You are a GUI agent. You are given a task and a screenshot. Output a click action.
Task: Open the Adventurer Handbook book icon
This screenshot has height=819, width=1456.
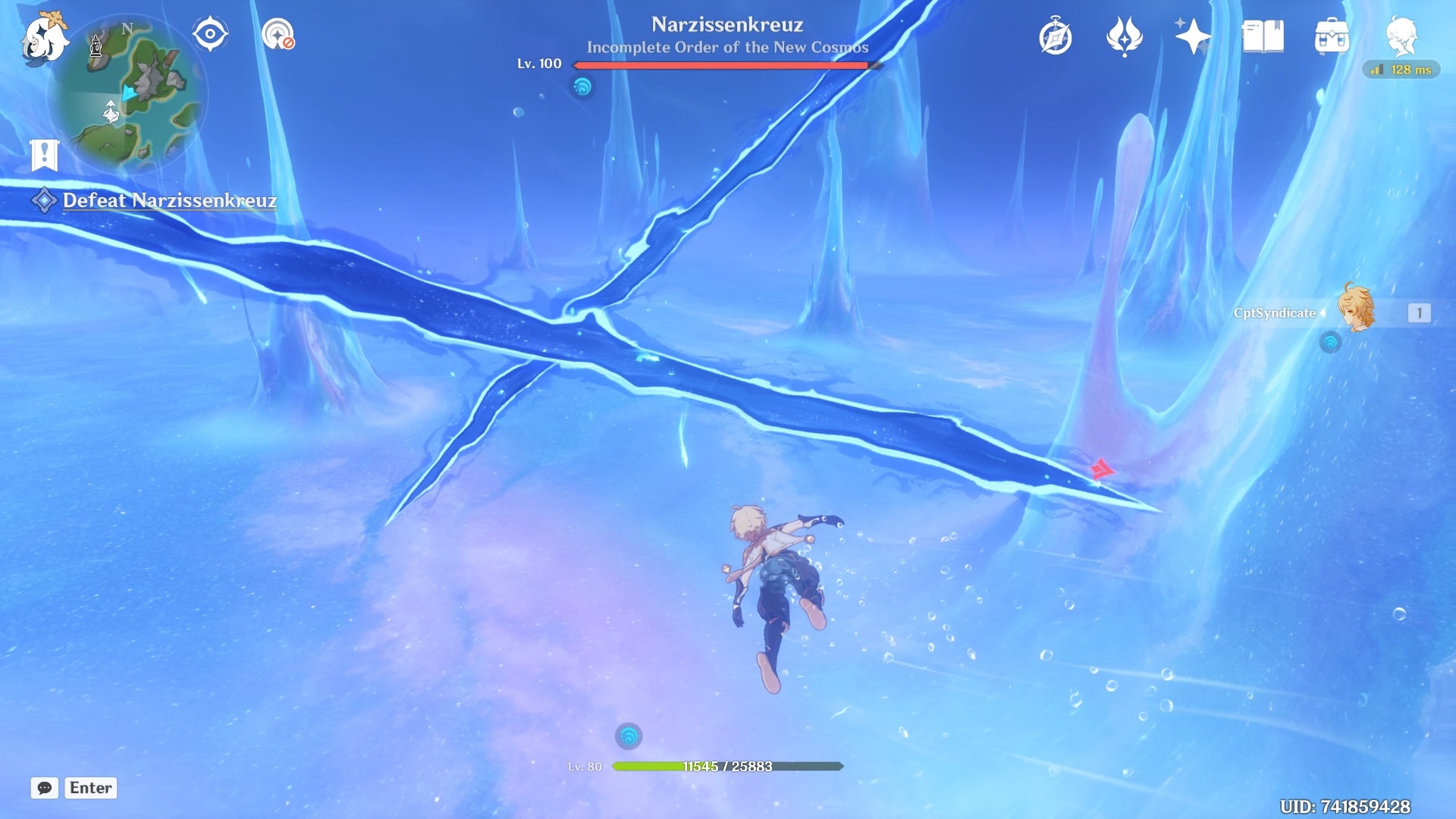[x=1263, y=36]
